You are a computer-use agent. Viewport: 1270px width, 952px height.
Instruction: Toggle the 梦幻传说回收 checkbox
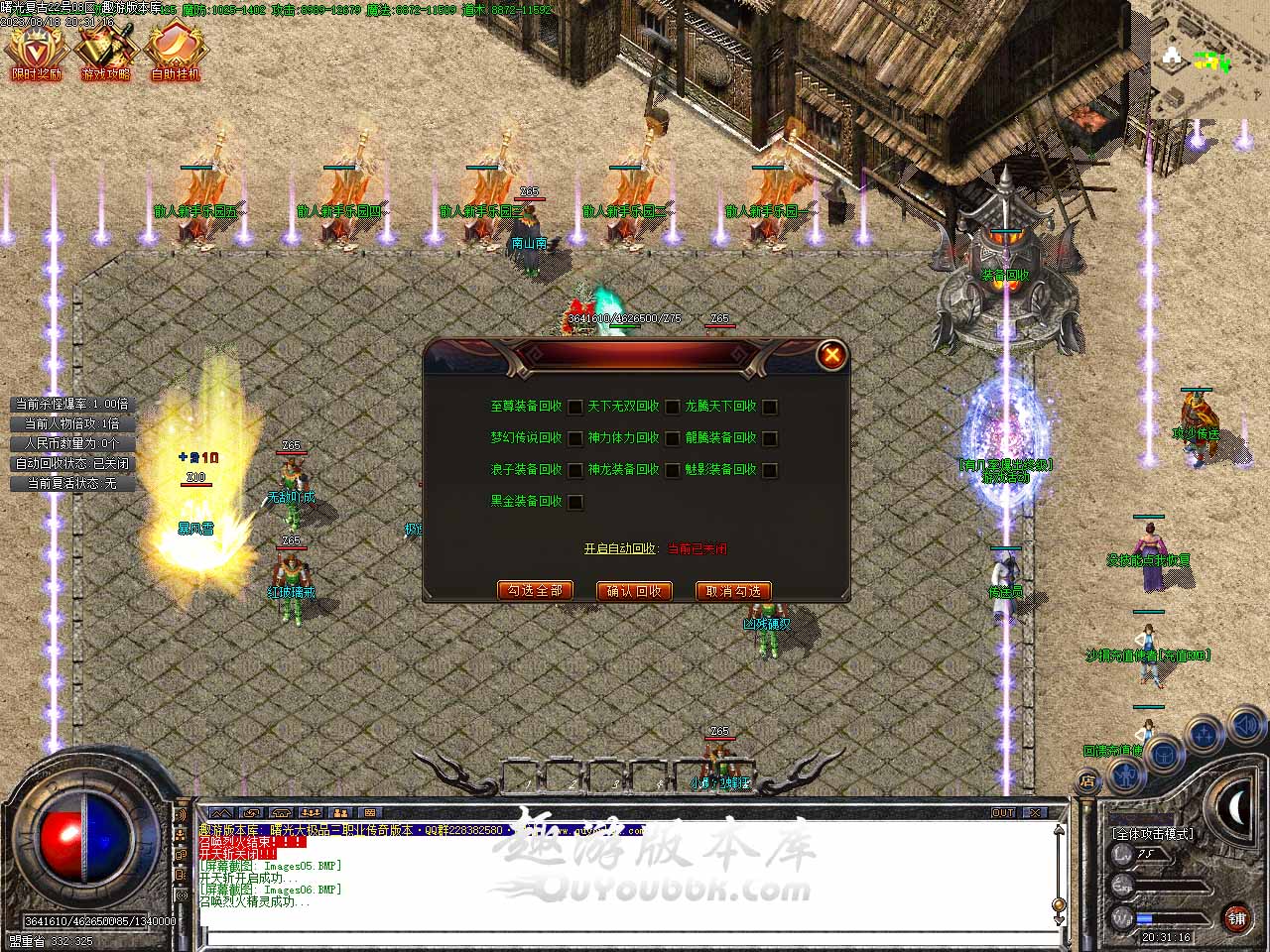(x=574, y=438)
